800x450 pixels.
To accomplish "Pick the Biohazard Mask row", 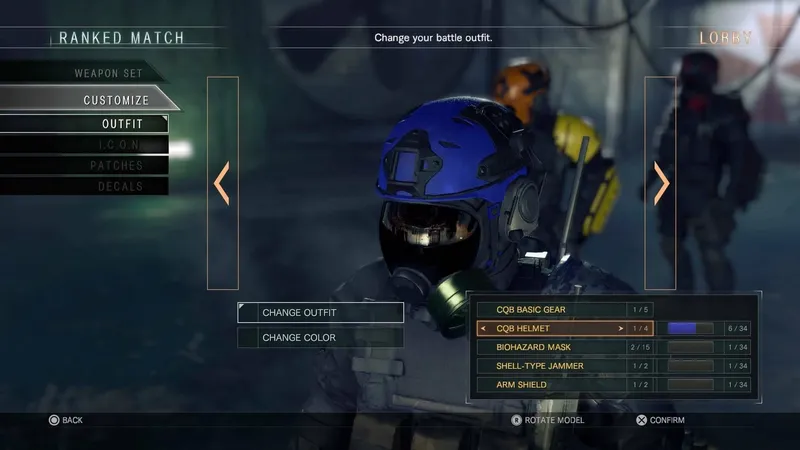I will pyautogui.click(x=551, y=347).
